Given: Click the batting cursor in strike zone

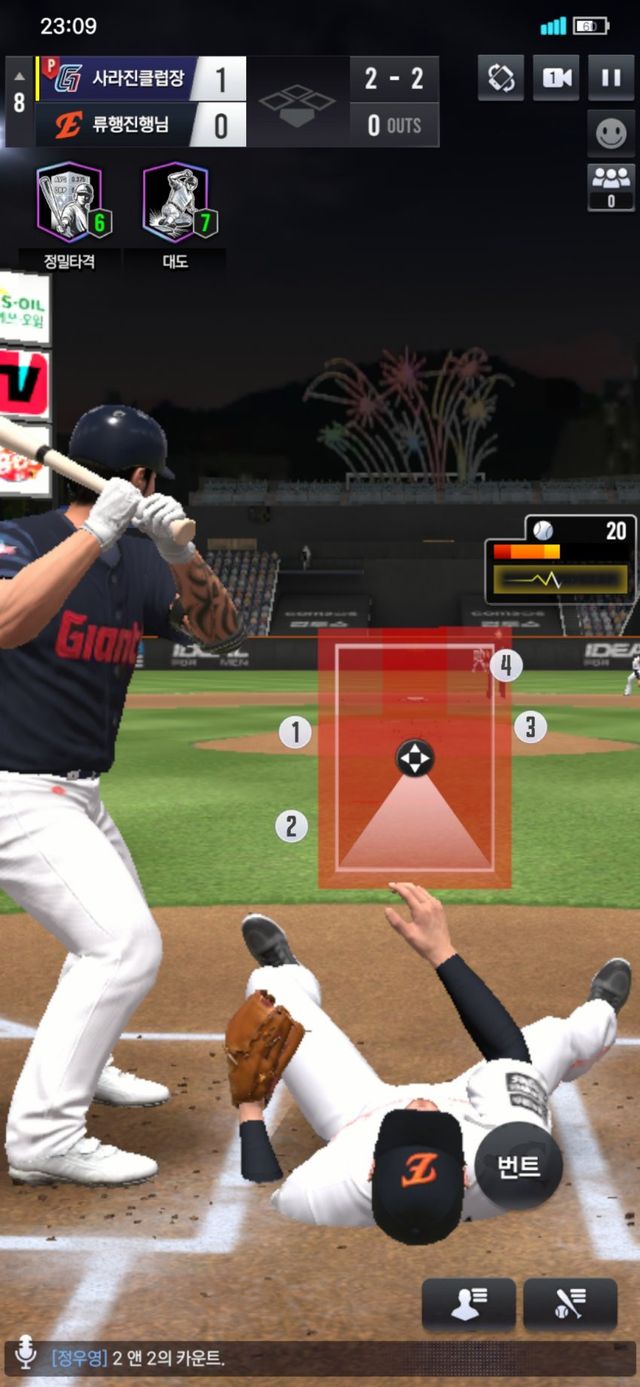Looking at the screenshot, I should click(x=414, y=758).
